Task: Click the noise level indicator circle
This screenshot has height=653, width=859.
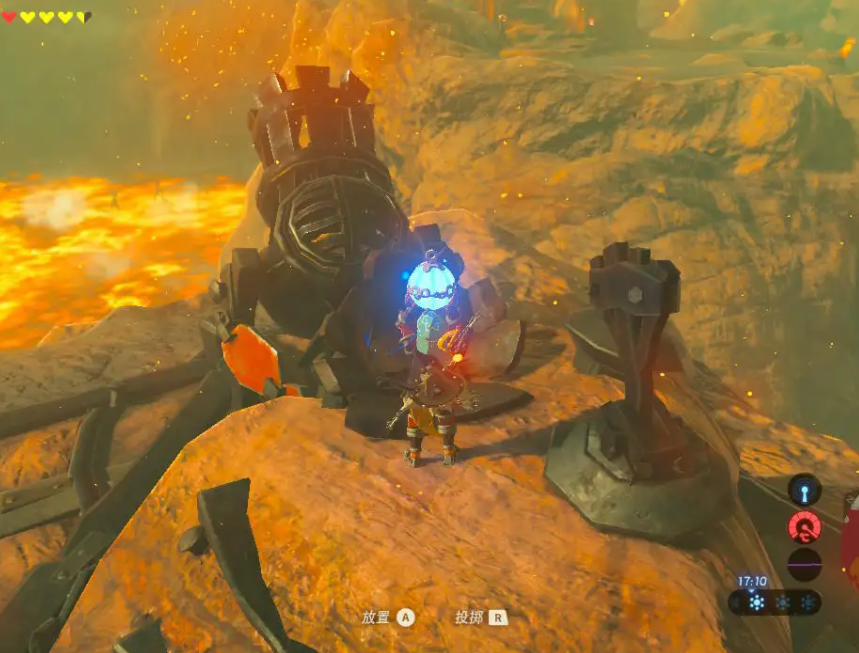Action: click(804, 564)
